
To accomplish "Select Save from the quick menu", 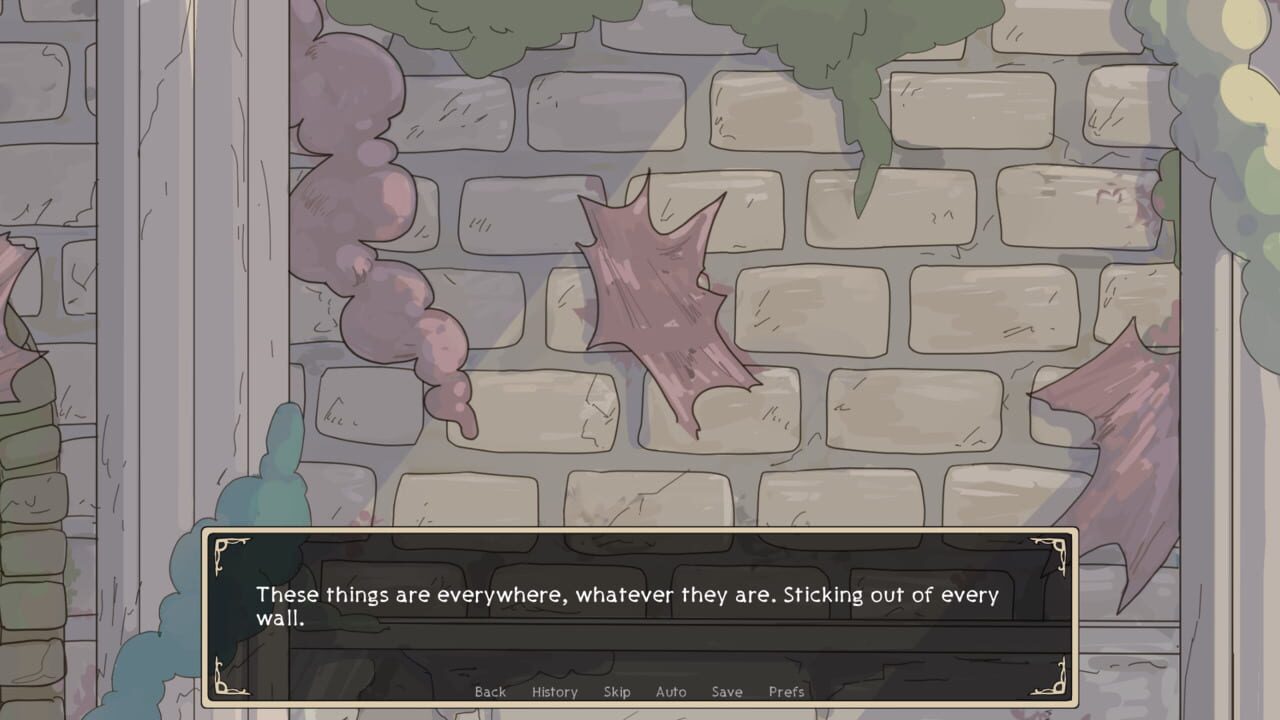I will pyautogui.click(x=726, y=691).
